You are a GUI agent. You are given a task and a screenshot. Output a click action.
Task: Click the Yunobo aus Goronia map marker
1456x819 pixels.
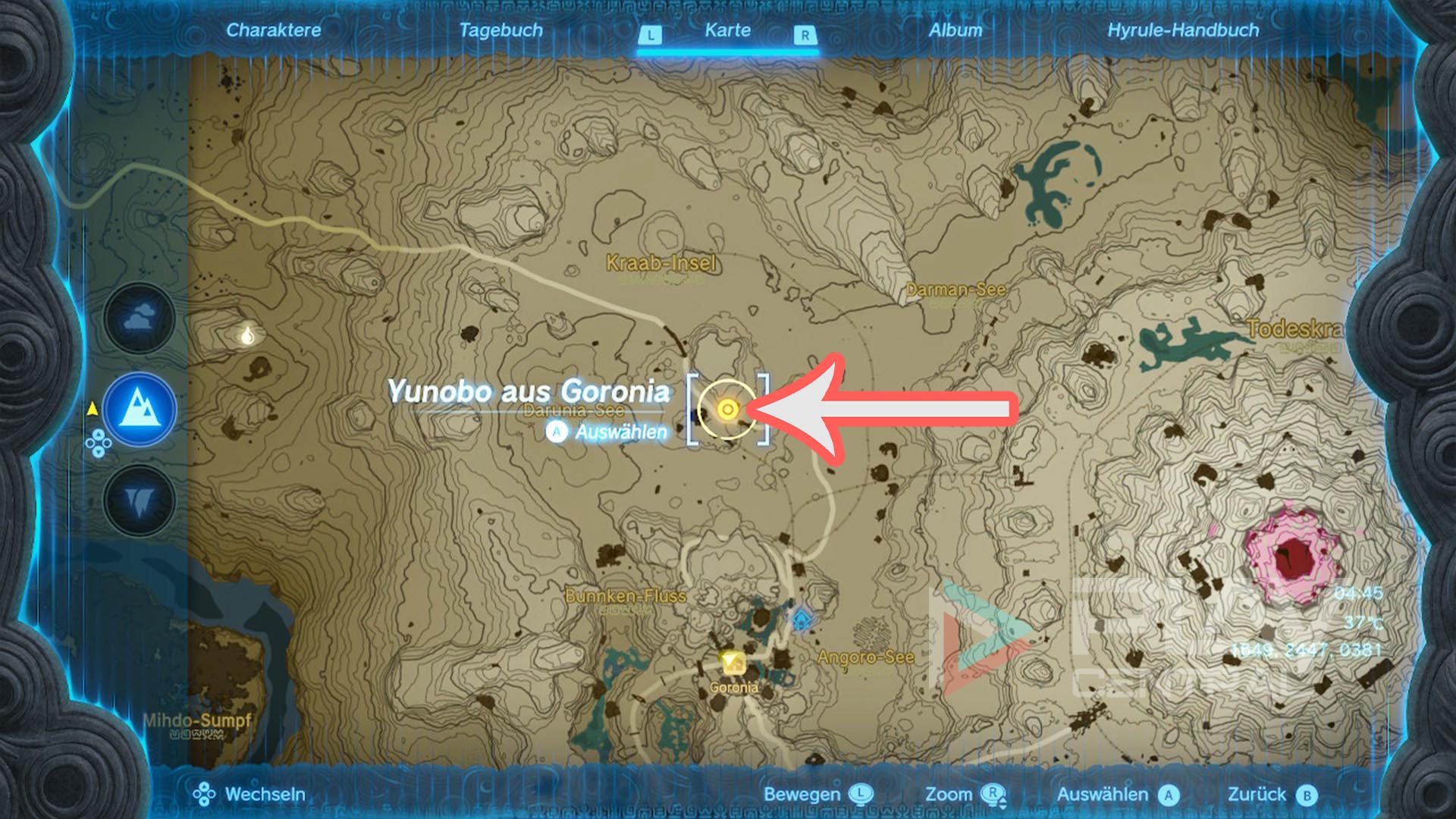[x=728, y=410]
